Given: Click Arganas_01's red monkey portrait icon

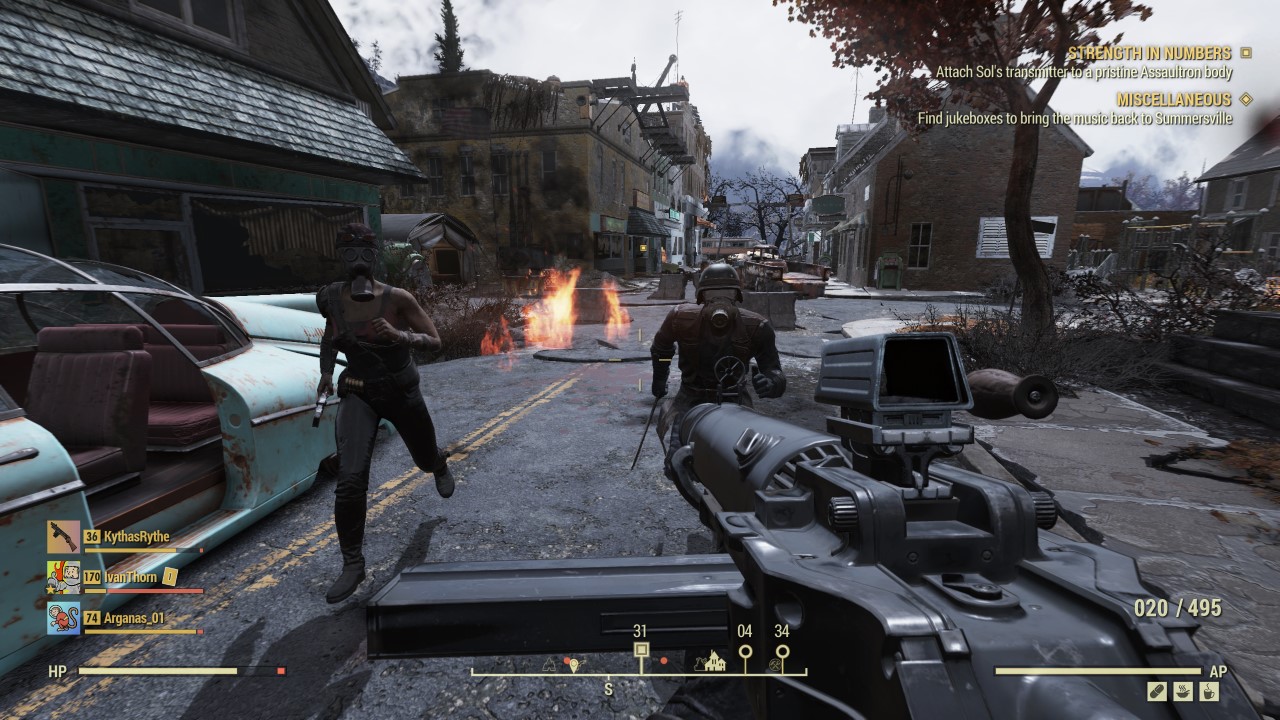Looking at the screenshot, I should [x=63, y=618].
